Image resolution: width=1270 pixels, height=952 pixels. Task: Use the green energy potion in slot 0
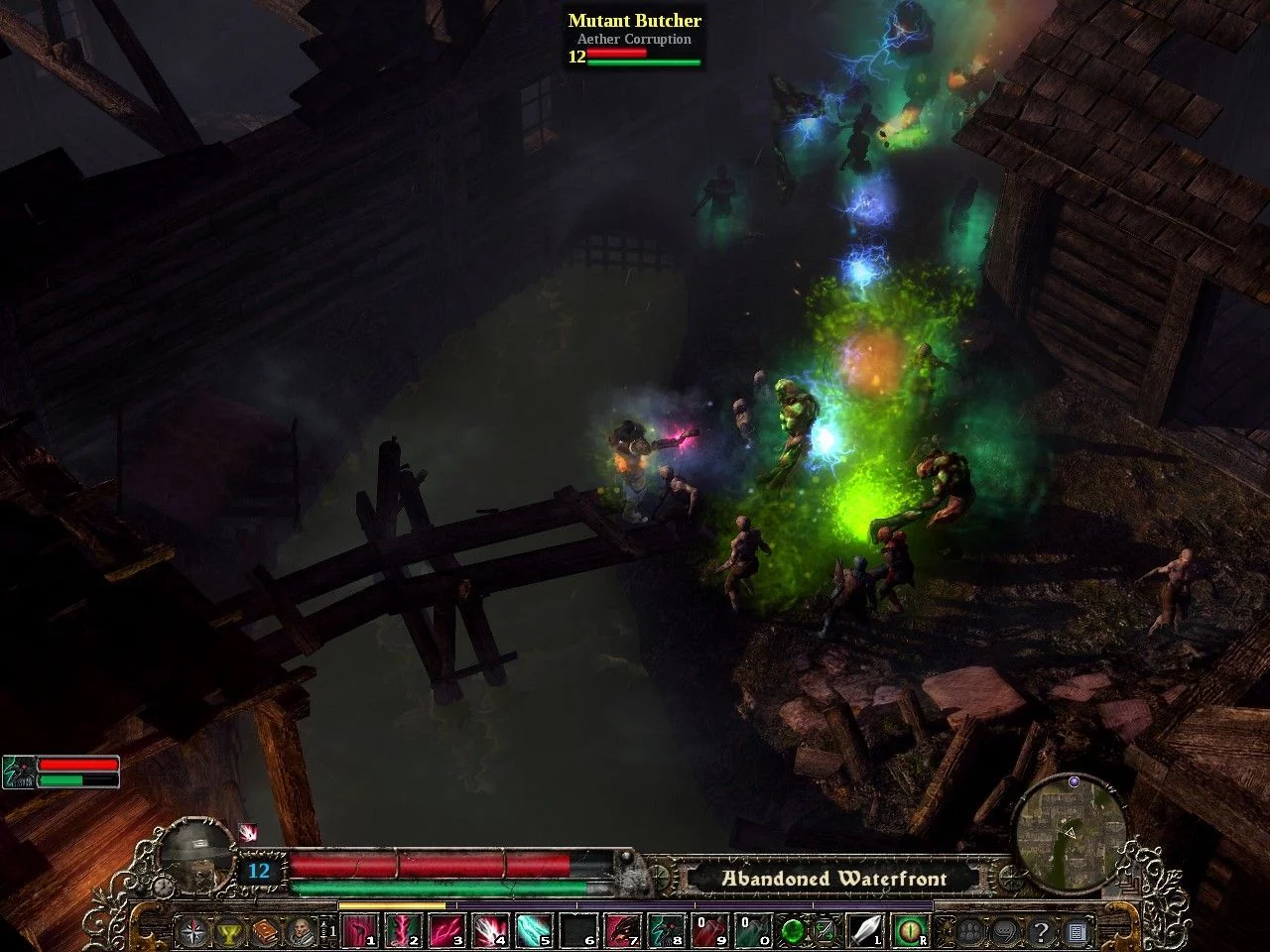[750, 932]
